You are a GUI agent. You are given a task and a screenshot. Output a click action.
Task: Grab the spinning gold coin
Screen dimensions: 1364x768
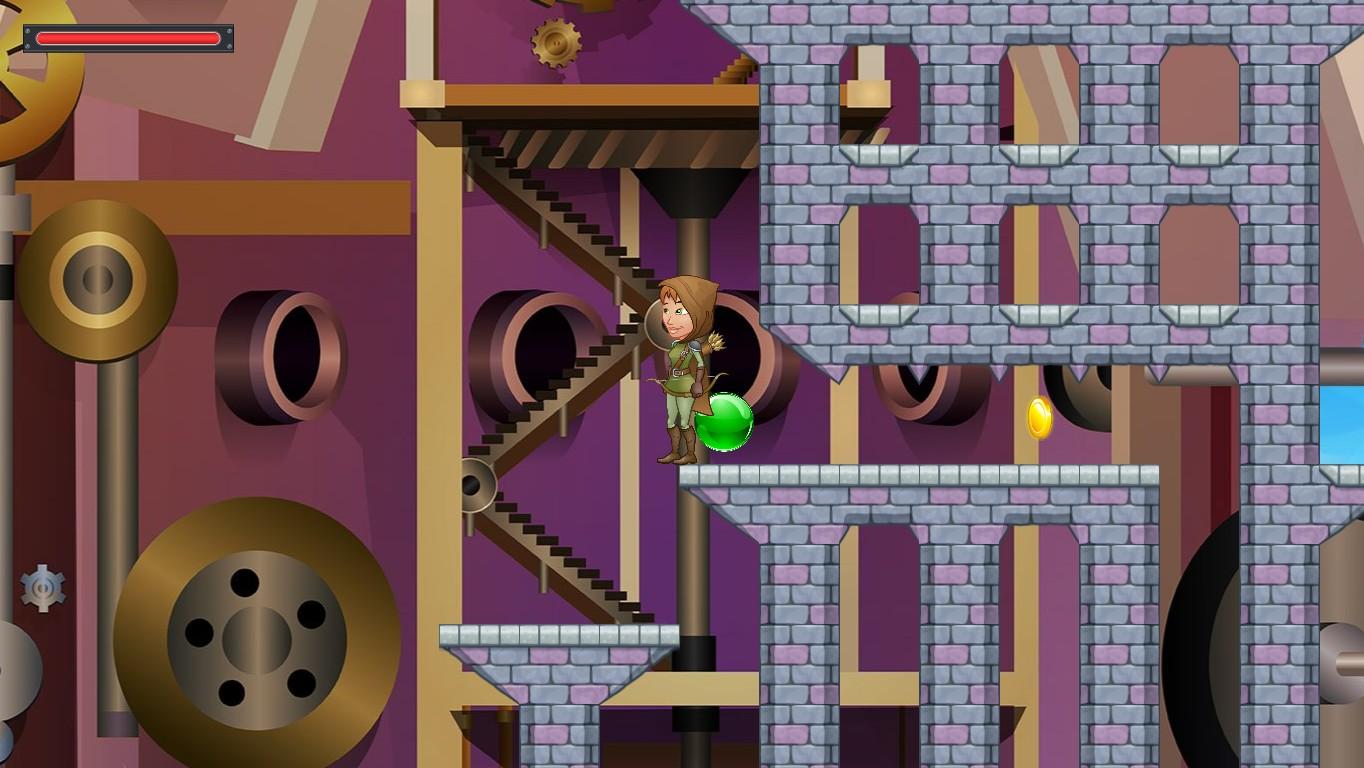click(x=1038, y=420)
